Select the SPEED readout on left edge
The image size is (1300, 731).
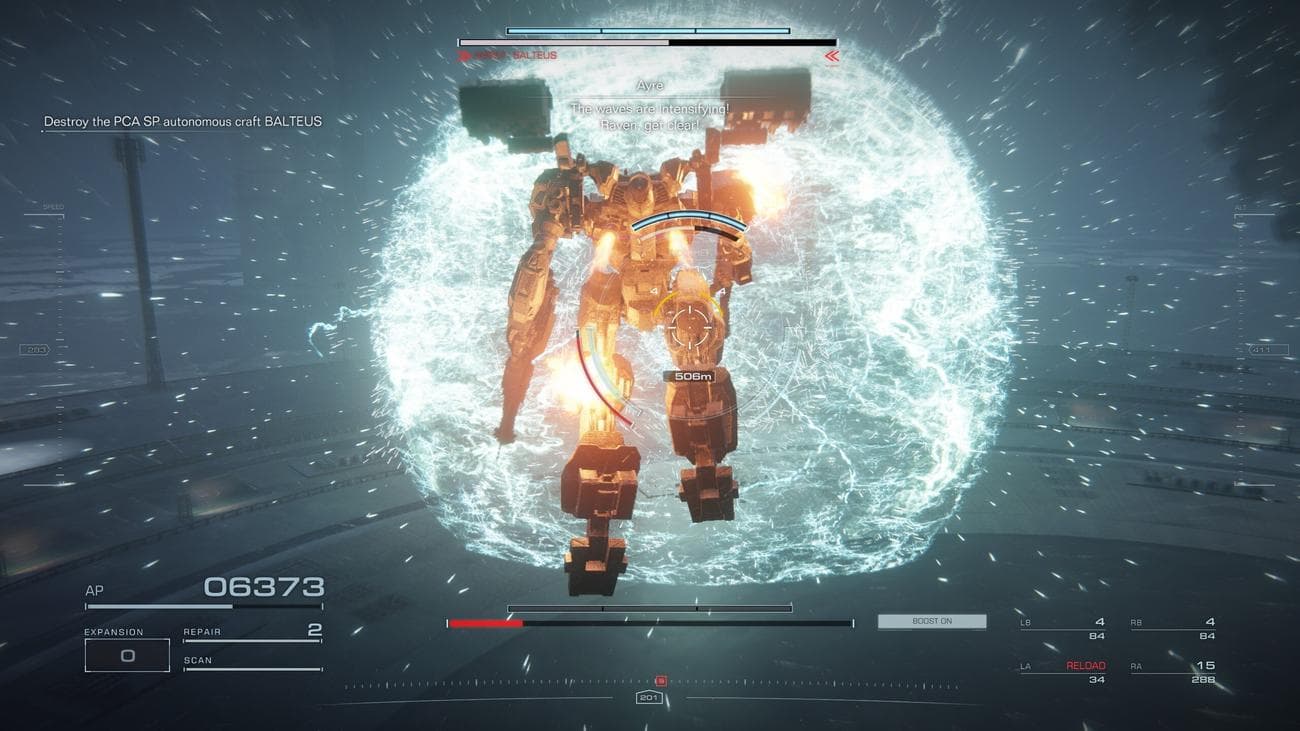tap(52, 204)
